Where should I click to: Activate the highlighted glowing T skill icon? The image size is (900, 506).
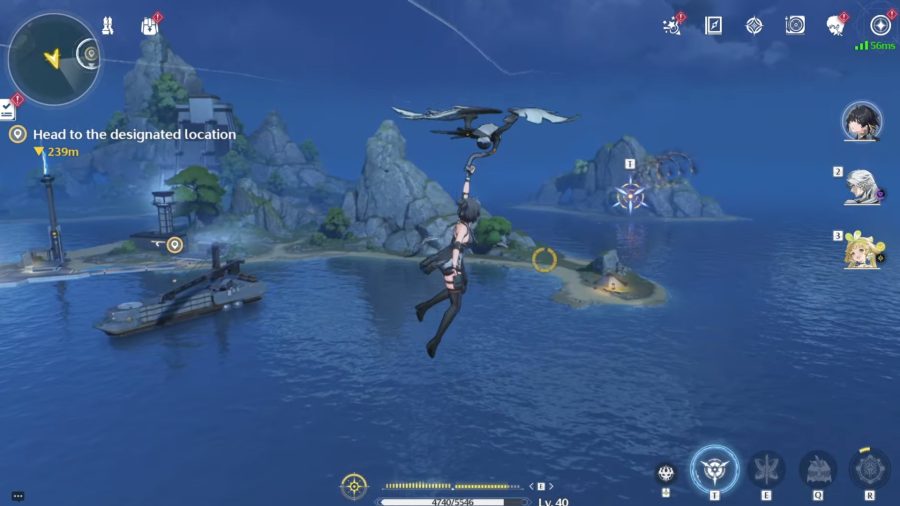[x=715, y=469]
